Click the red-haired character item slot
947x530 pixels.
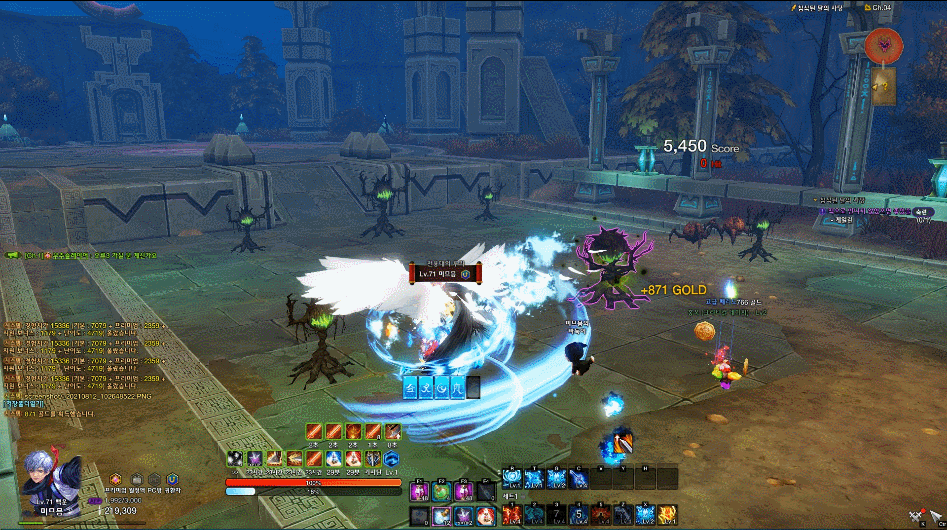(x=484, y=516)
